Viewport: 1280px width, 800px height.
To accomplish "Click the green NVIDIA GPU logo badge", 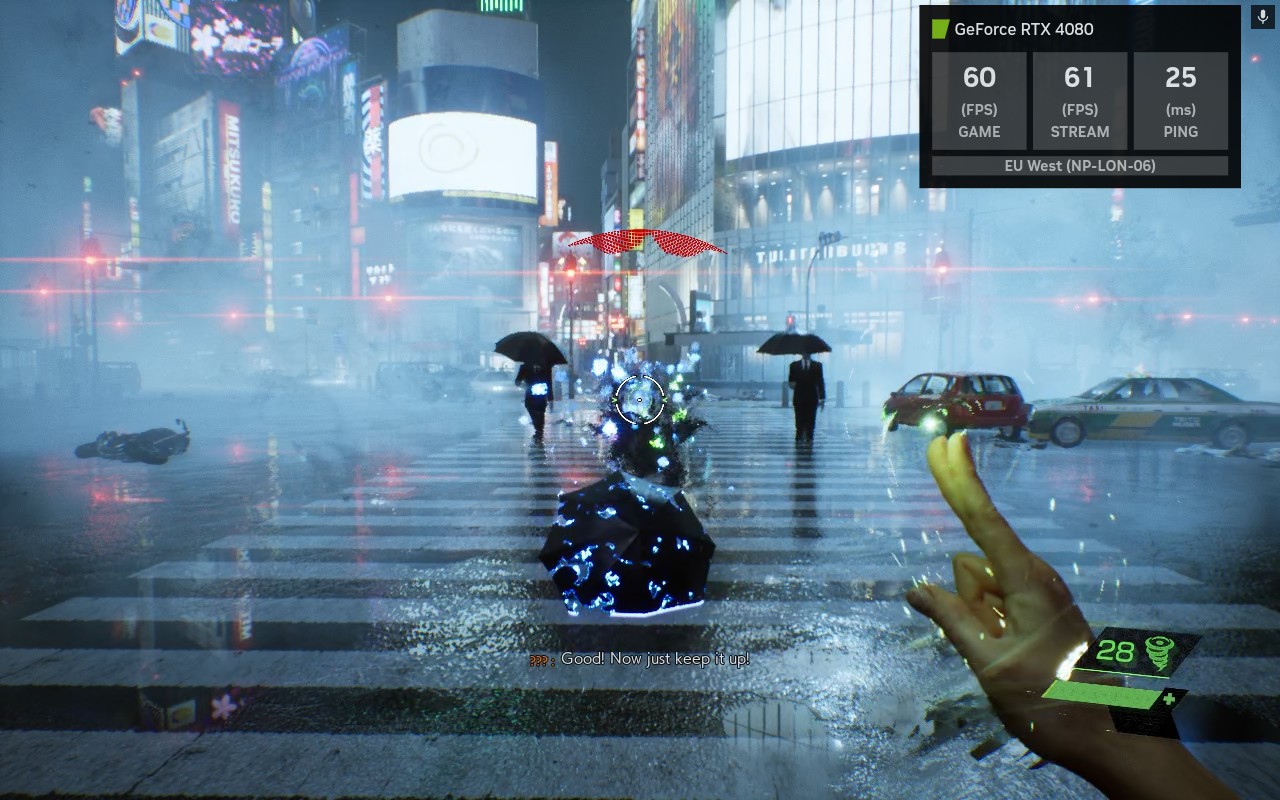I will pos(941,29).
